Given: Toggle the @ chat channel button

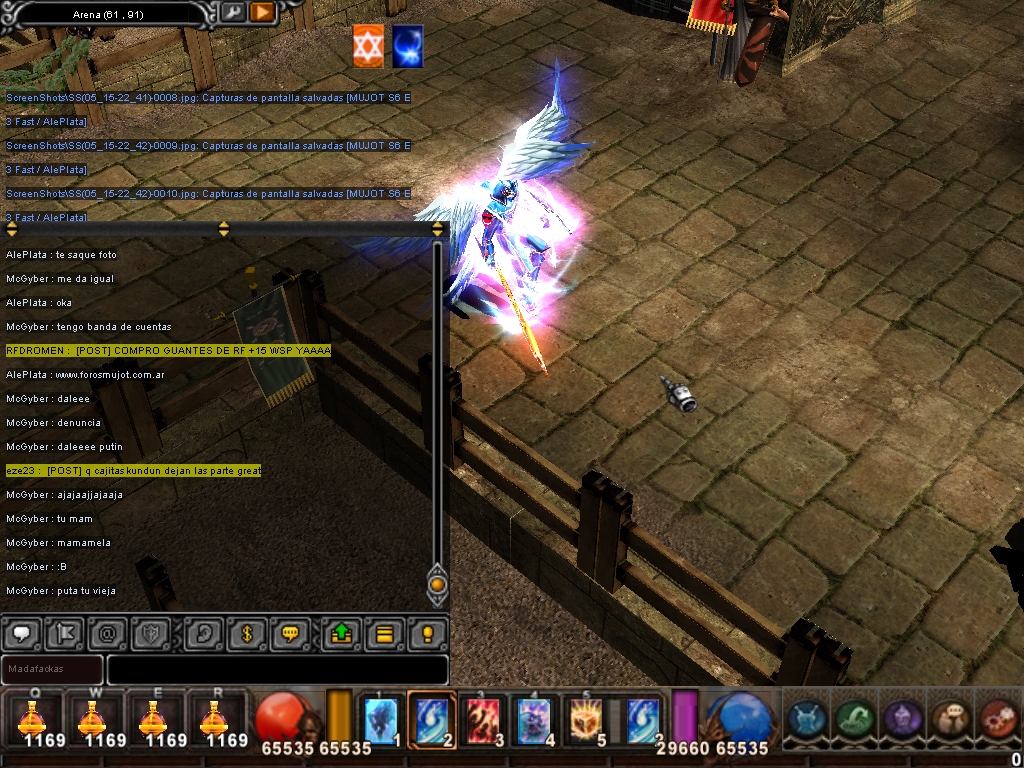Looking at the screenshot, I should coord(105,633).
